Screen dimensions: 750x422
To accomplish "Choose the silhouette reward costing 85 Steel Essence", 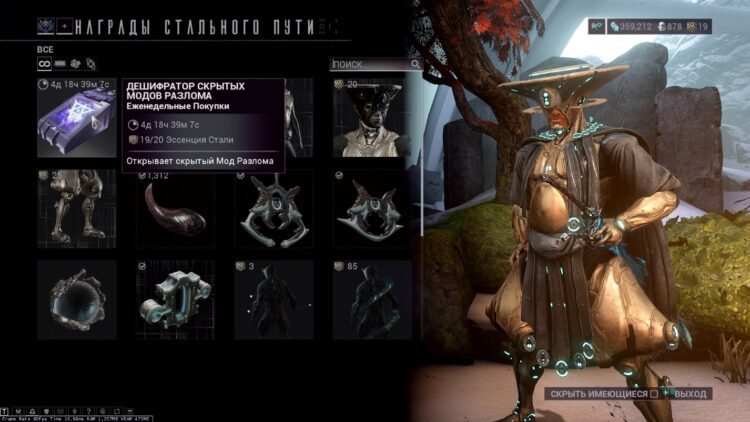I will tap(372, 298).
